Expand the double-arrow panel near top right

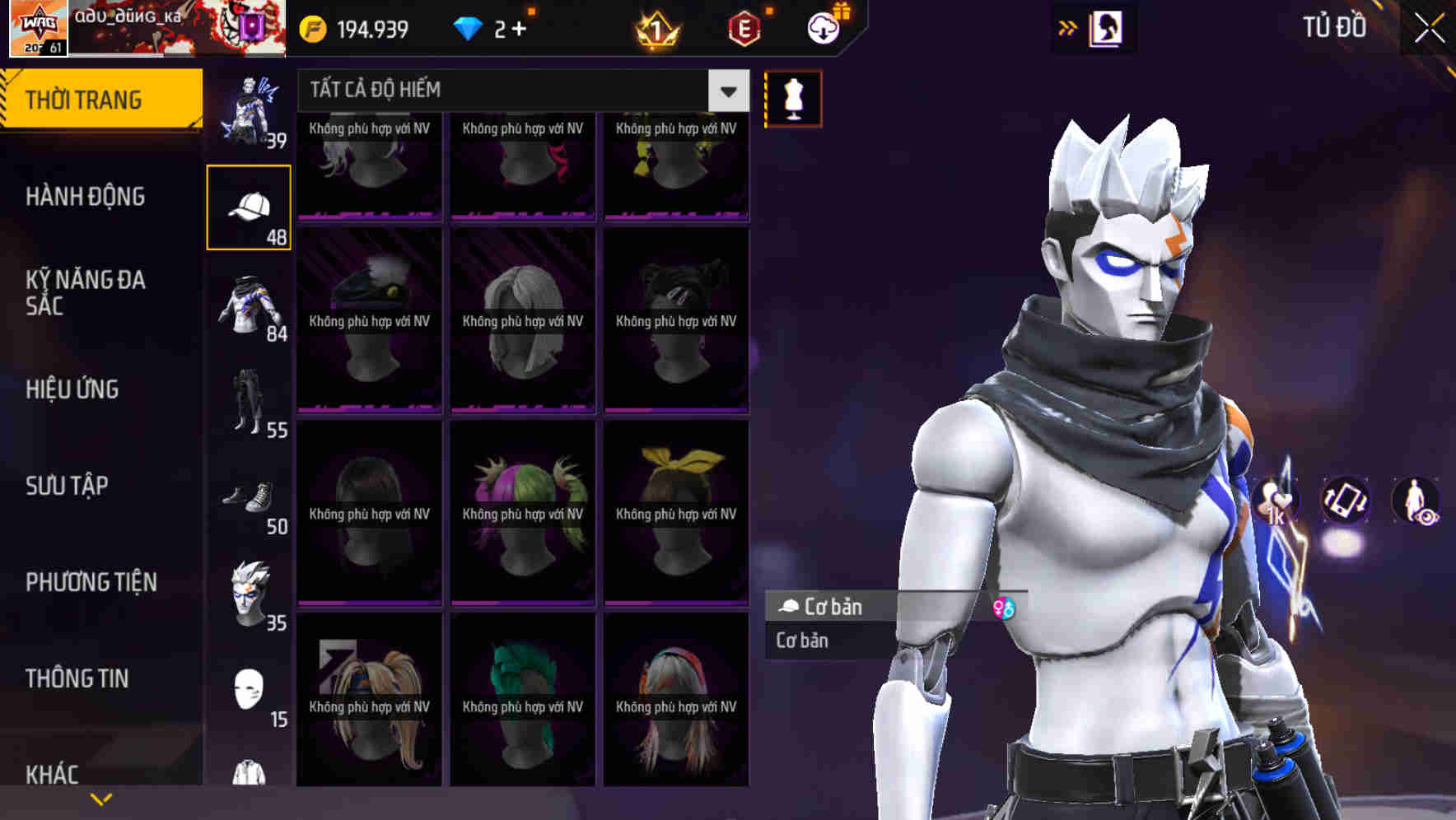1066,27
